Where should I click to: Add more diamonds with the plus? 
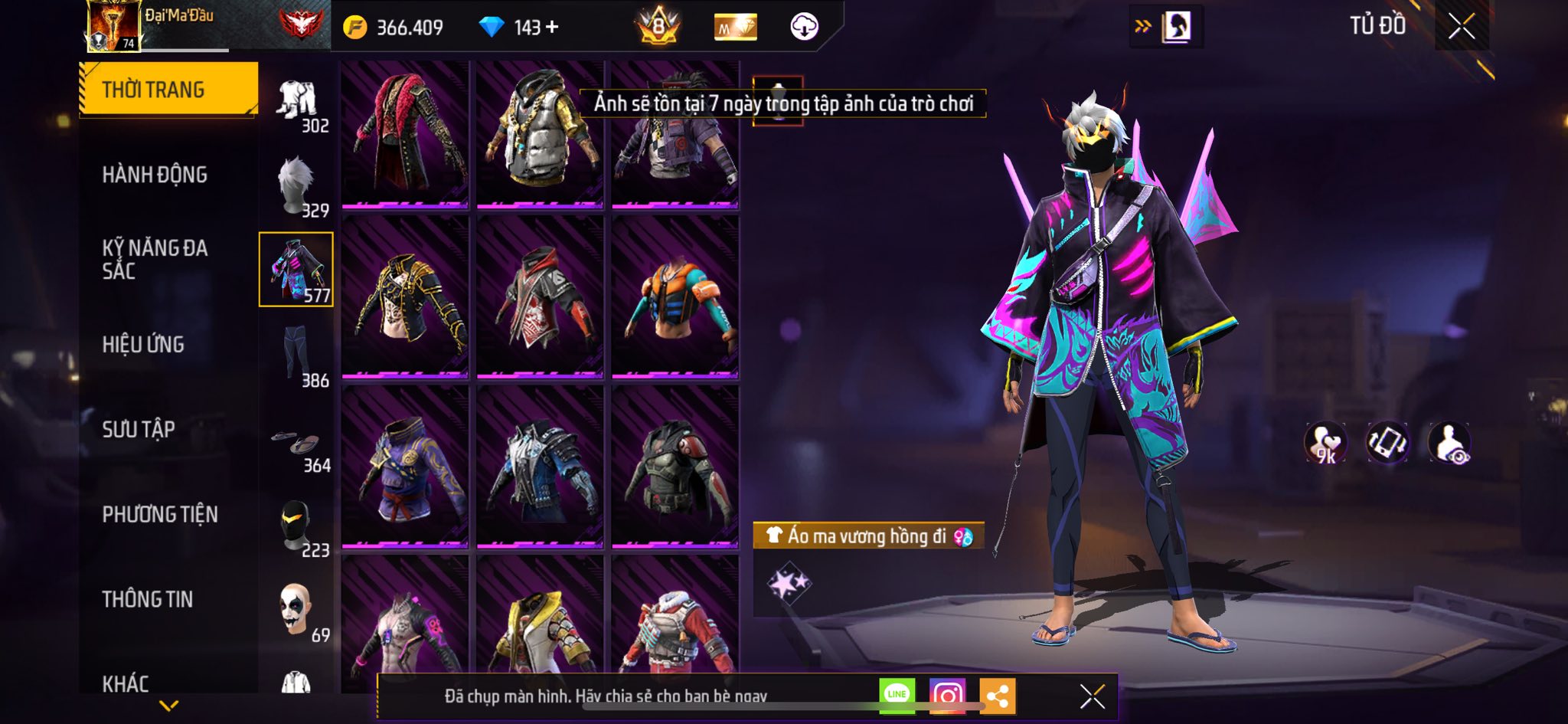pyautogui.click(x=552, y=28)
